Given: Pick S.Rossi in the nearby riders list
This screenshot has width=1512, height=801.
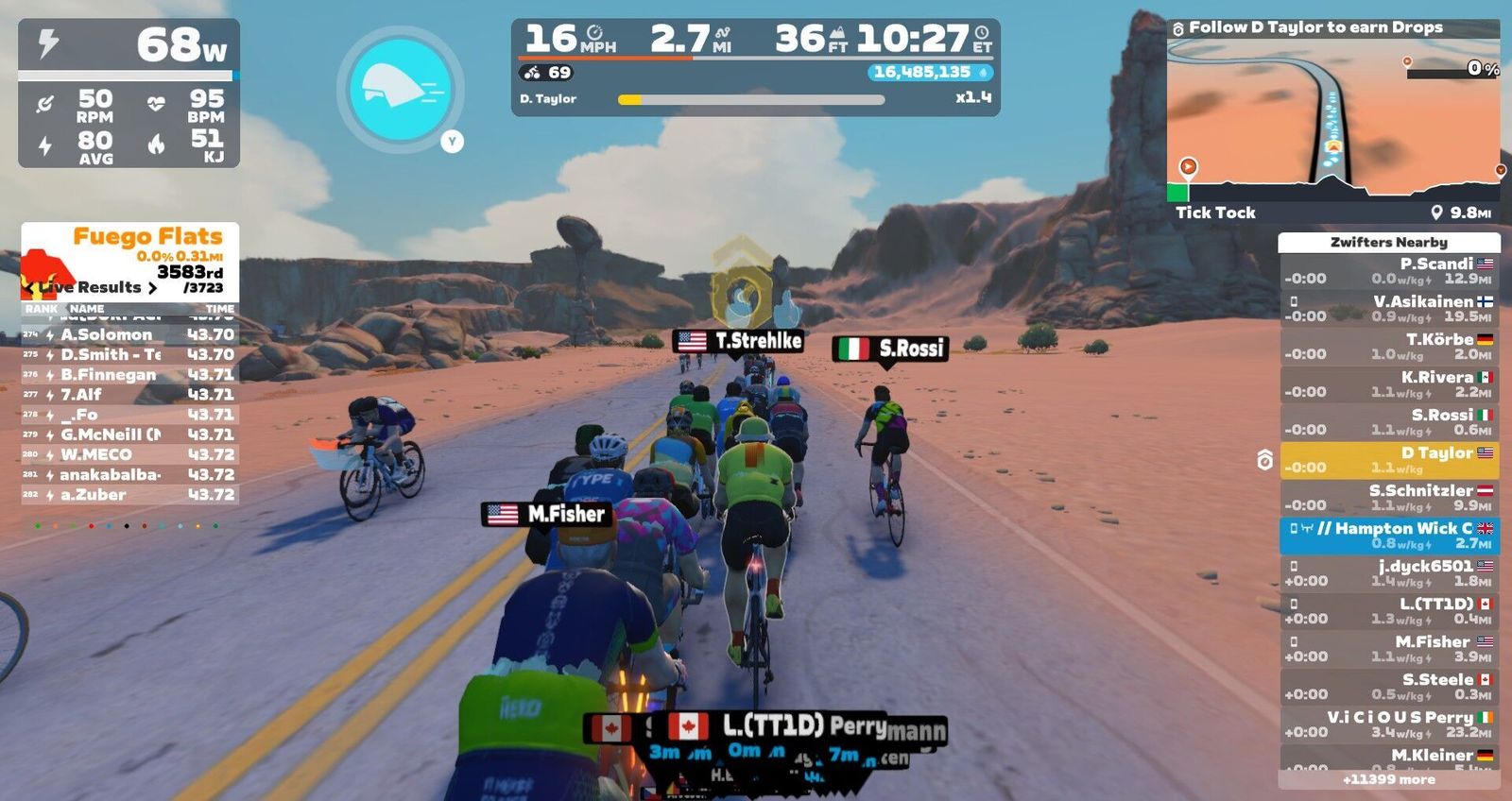Looking at the screenshot, I should point(1388,422).
